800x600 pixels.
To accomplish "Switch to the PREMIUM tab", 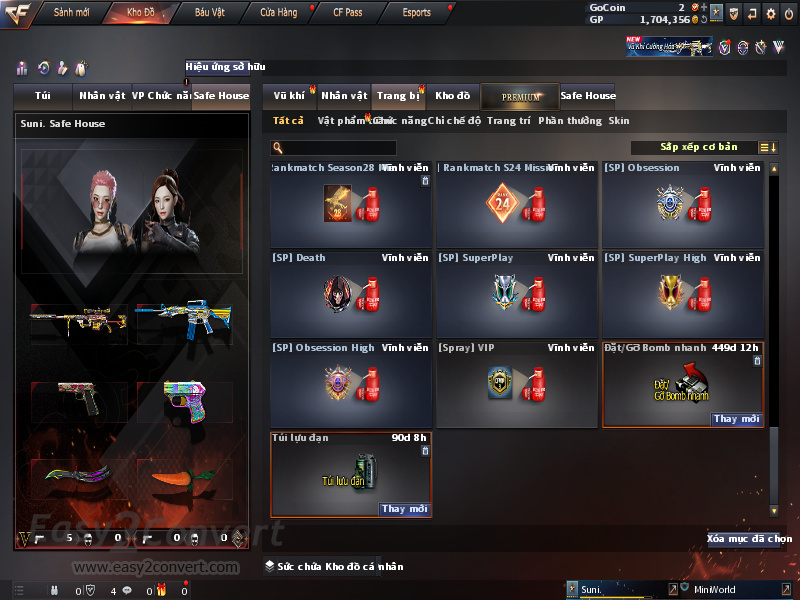I will click(520, 96).
